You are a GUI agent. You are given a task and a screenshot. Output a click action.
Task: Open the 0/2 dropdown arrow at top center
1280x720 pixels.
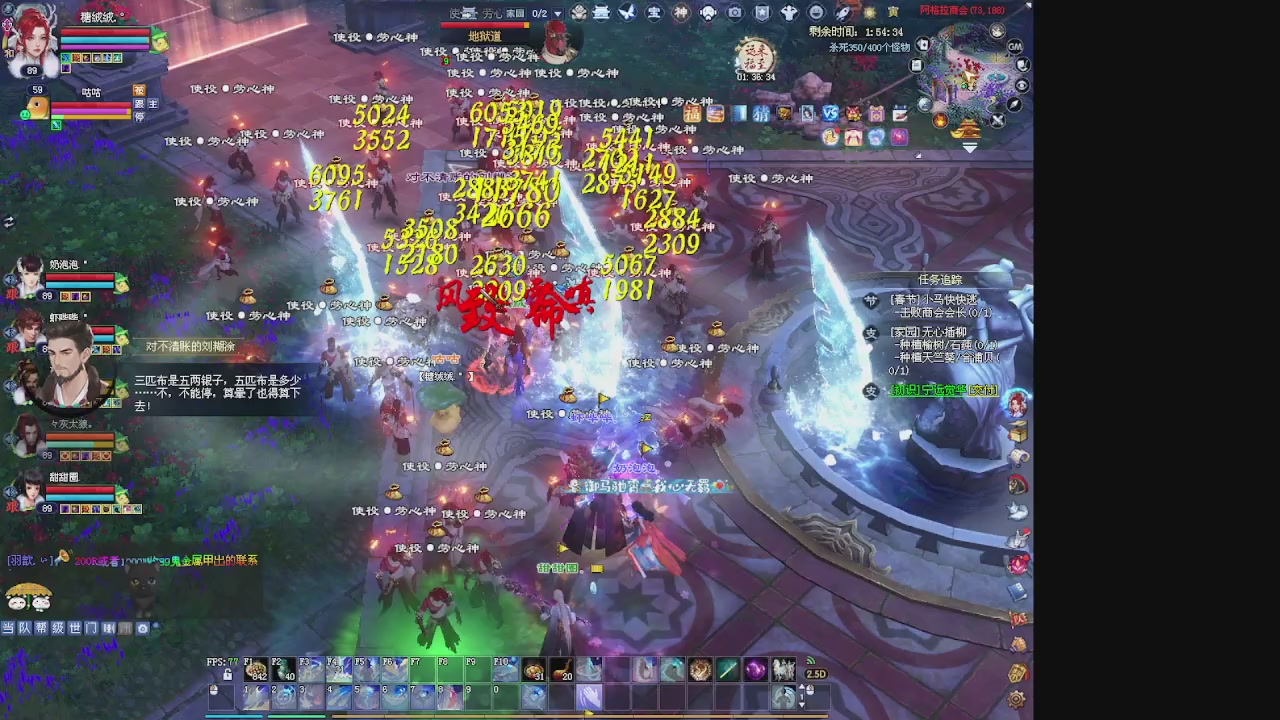coord(556,13)
